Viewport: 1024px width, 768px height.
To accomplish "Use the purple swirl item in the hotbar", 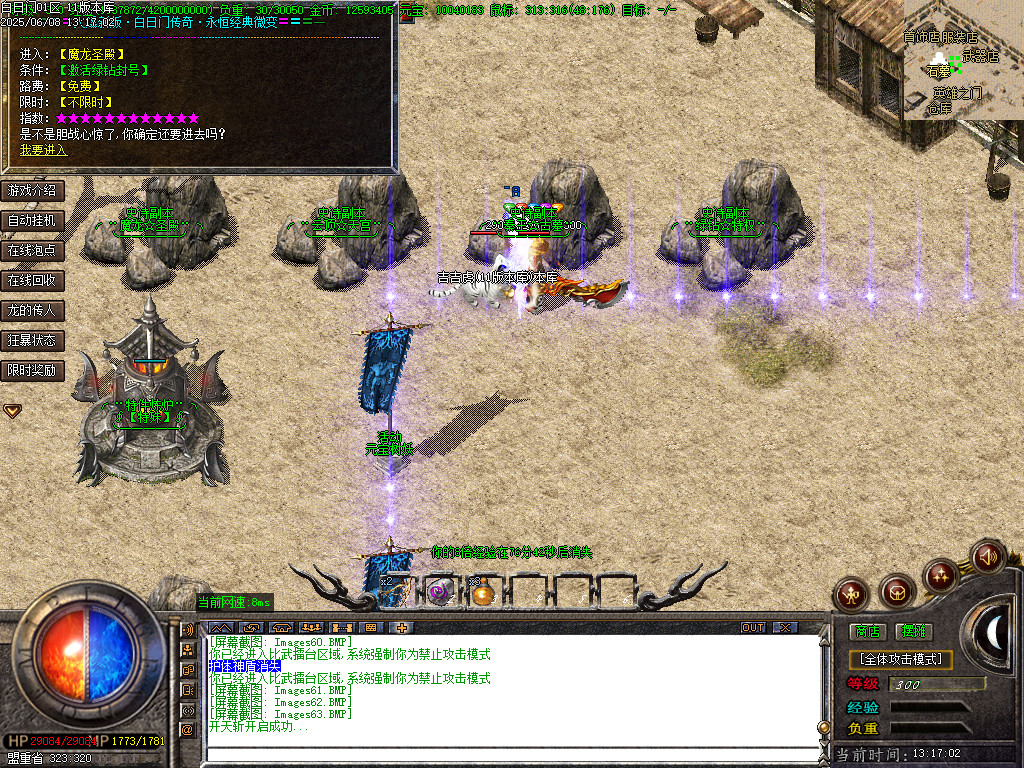I will (438, 592).
